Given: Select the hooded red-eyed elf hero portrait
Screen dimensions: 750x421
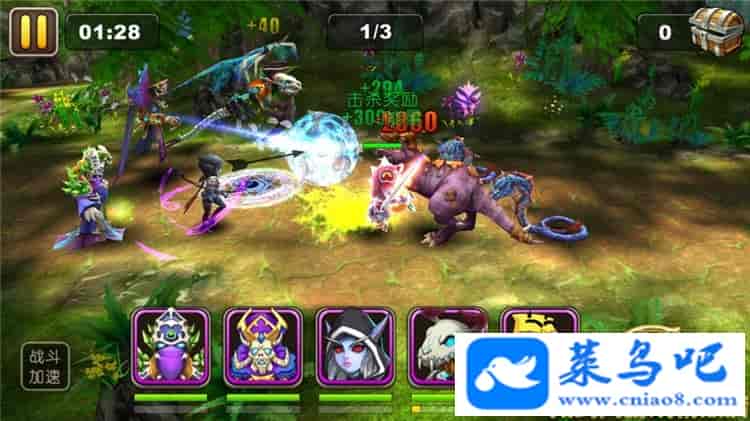Looking at the screenshot, I should (x=355, y=347).
